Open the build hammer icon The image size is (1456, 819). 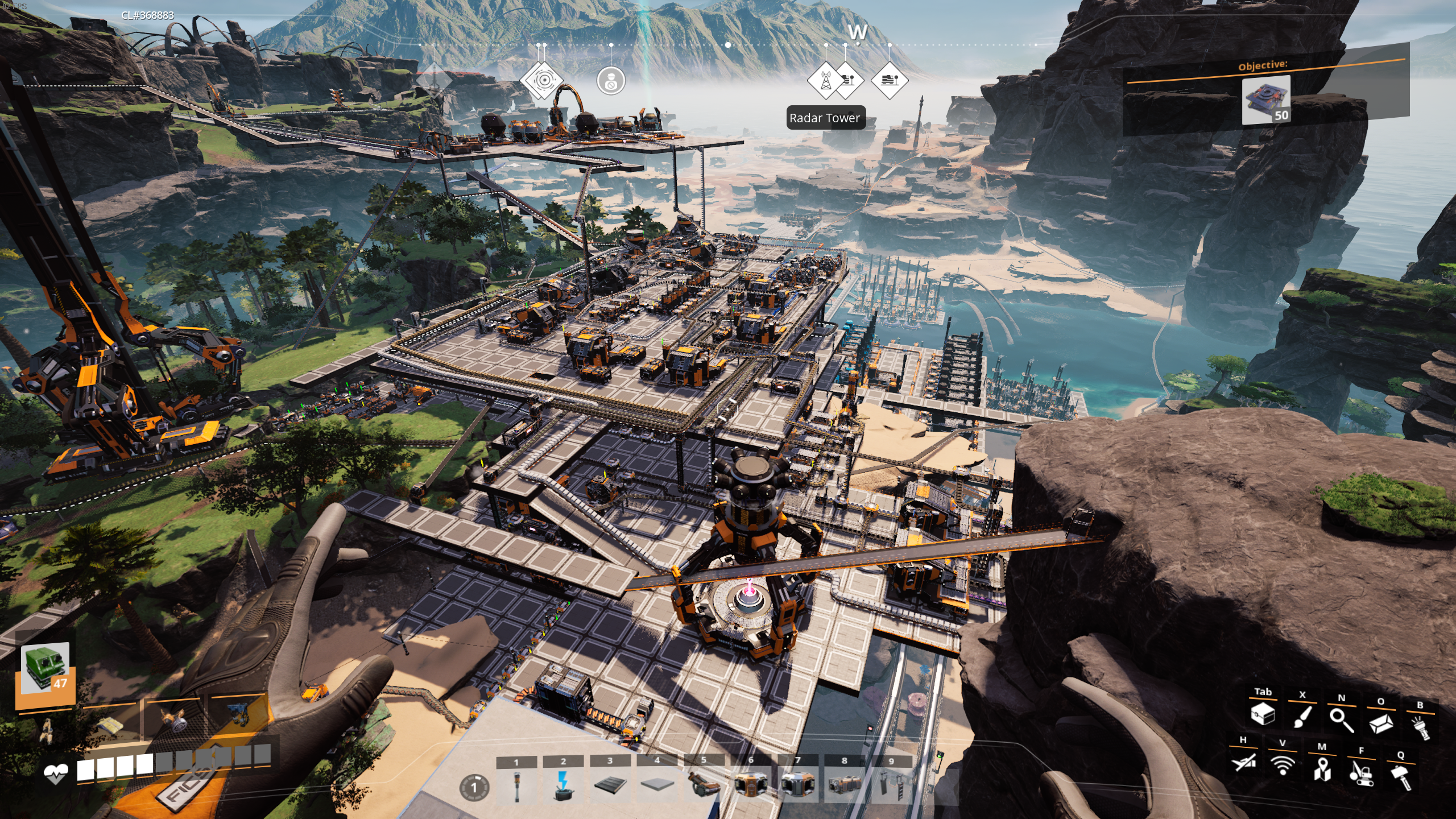(x=1401, y=777)
